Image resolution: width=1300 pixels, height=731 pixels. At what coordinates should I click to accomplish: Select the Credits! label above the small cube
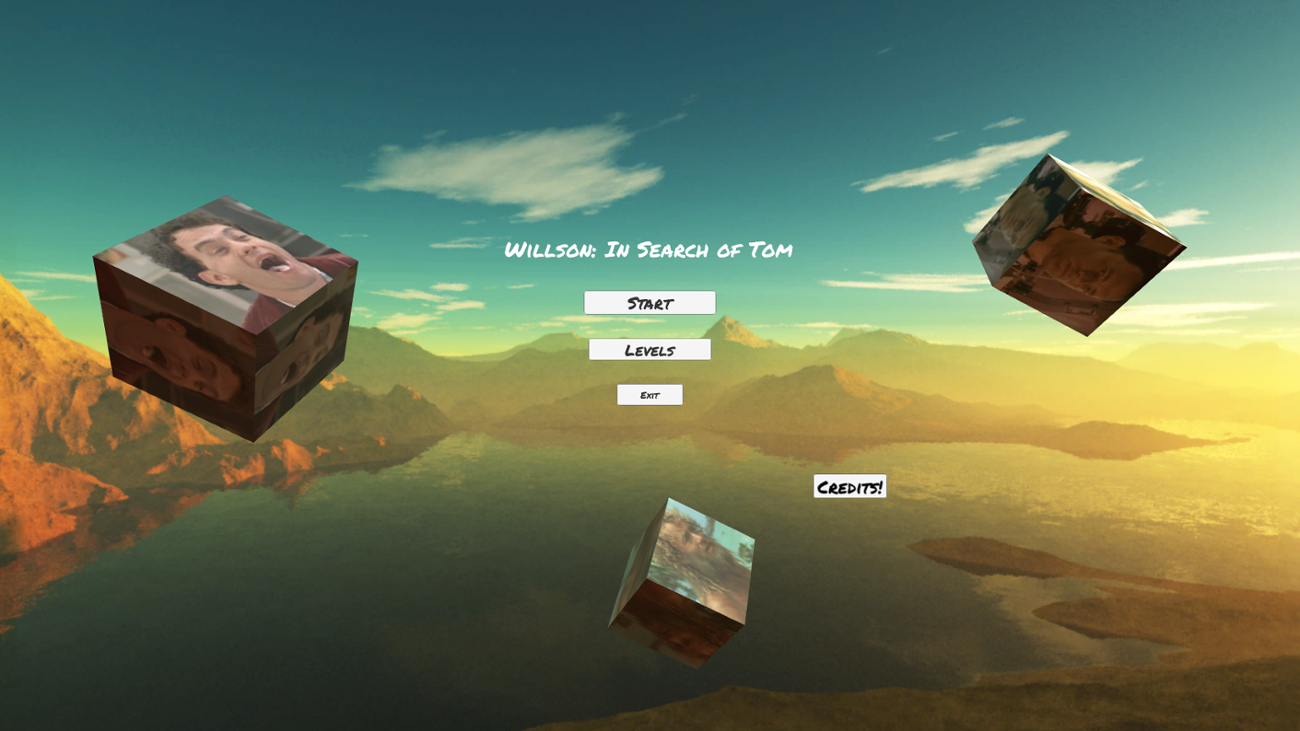pyautogui.click(x=849, y=486)
